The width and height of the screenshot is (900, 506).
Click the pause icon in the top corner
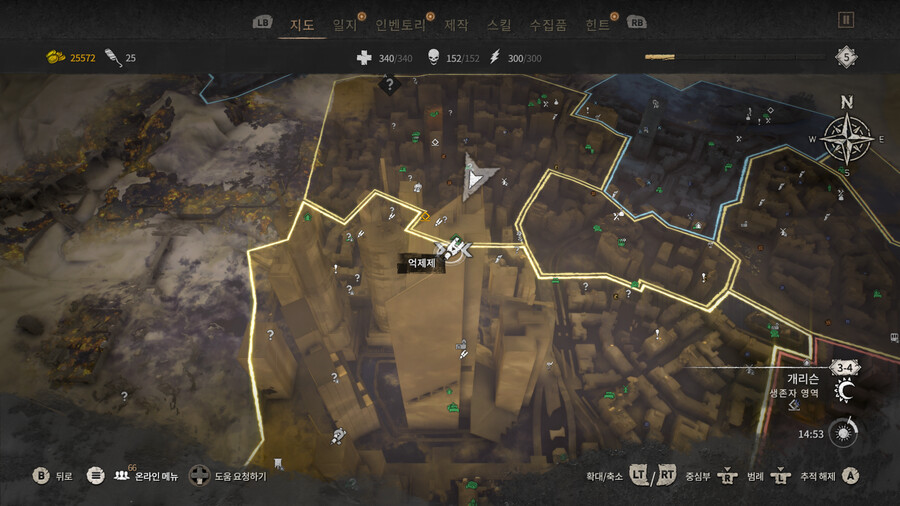pos(846,19)
